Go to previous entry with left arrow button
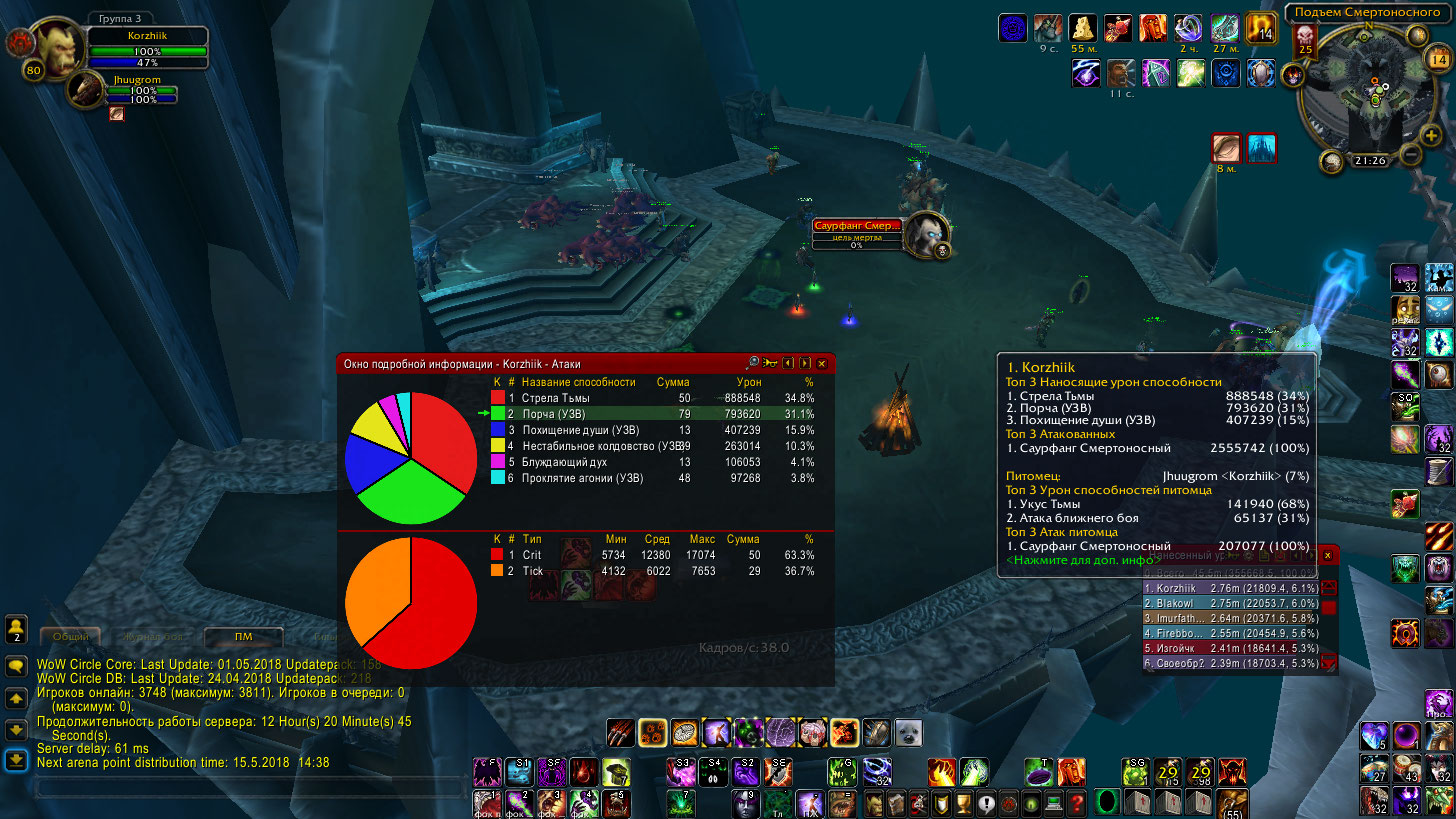Image resolution: width=1456 pixels, height=819 pixels. pyautogui.click(x=788, y=363)
